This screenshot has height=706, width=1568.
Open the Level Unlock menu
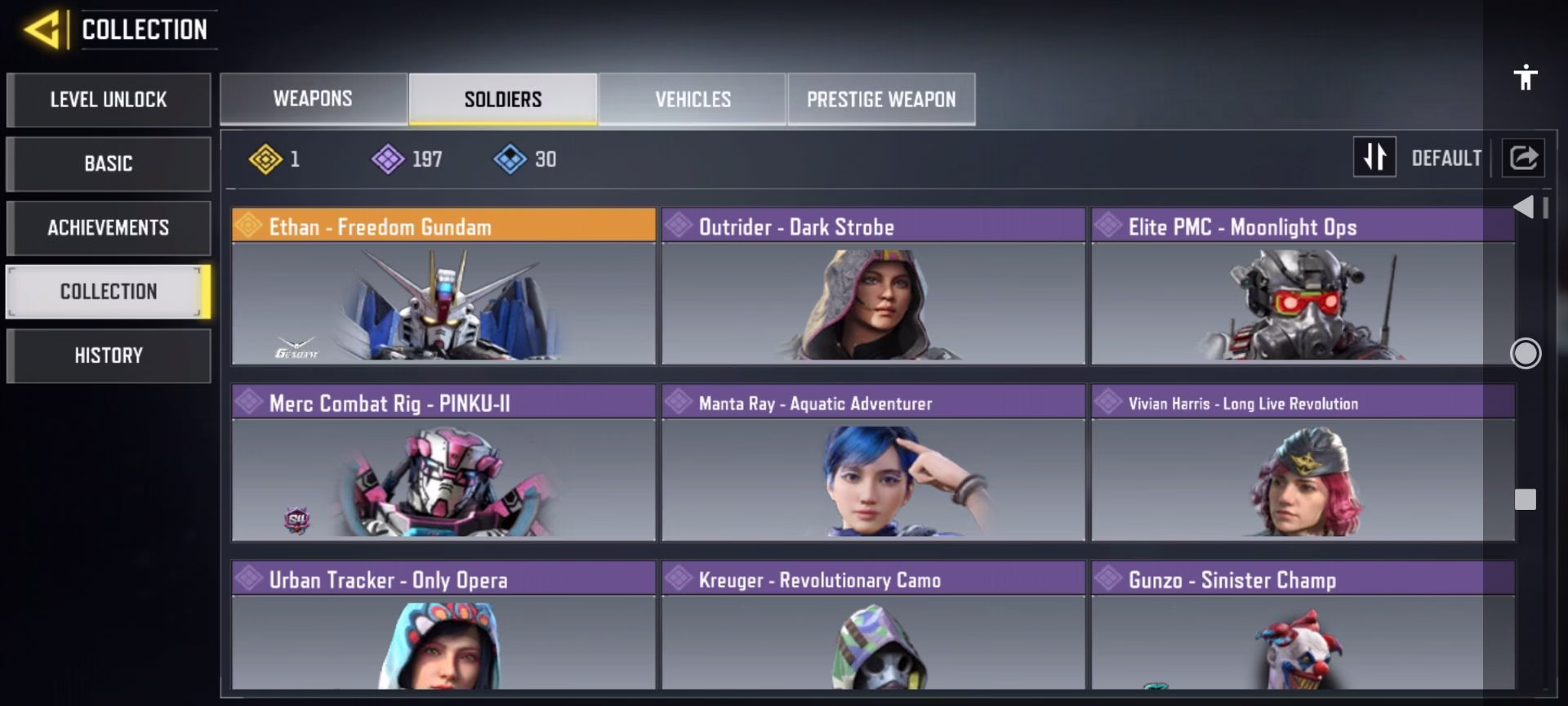pyautogui.click(x=109, y=100)
